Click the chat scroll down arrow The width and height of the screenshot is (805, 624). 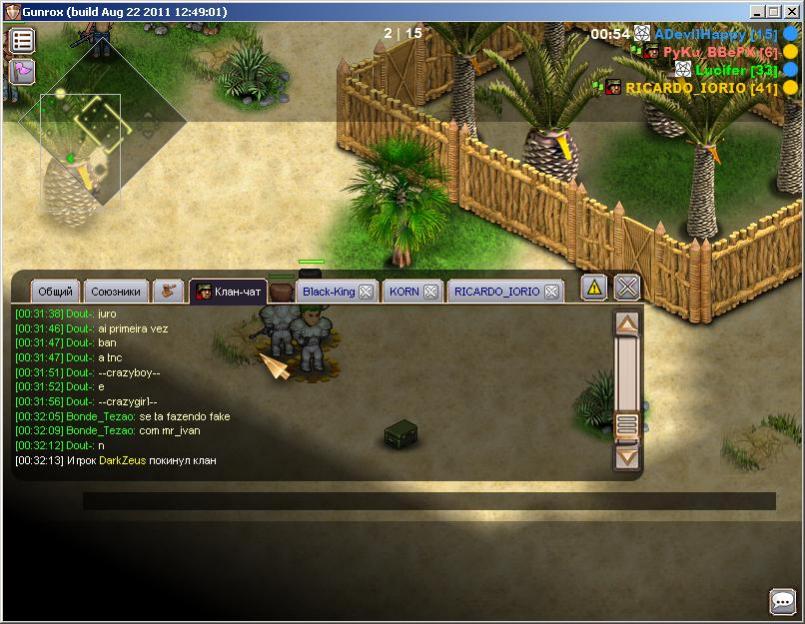627,458
